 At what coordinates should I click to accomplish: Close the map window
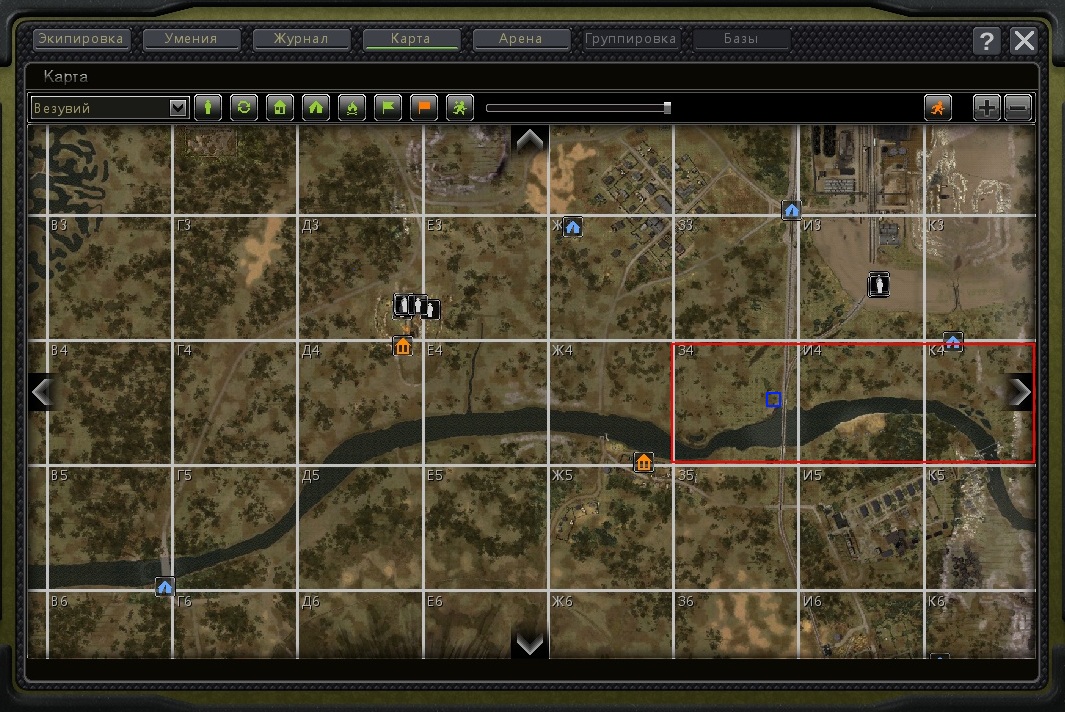(1024, 41)
